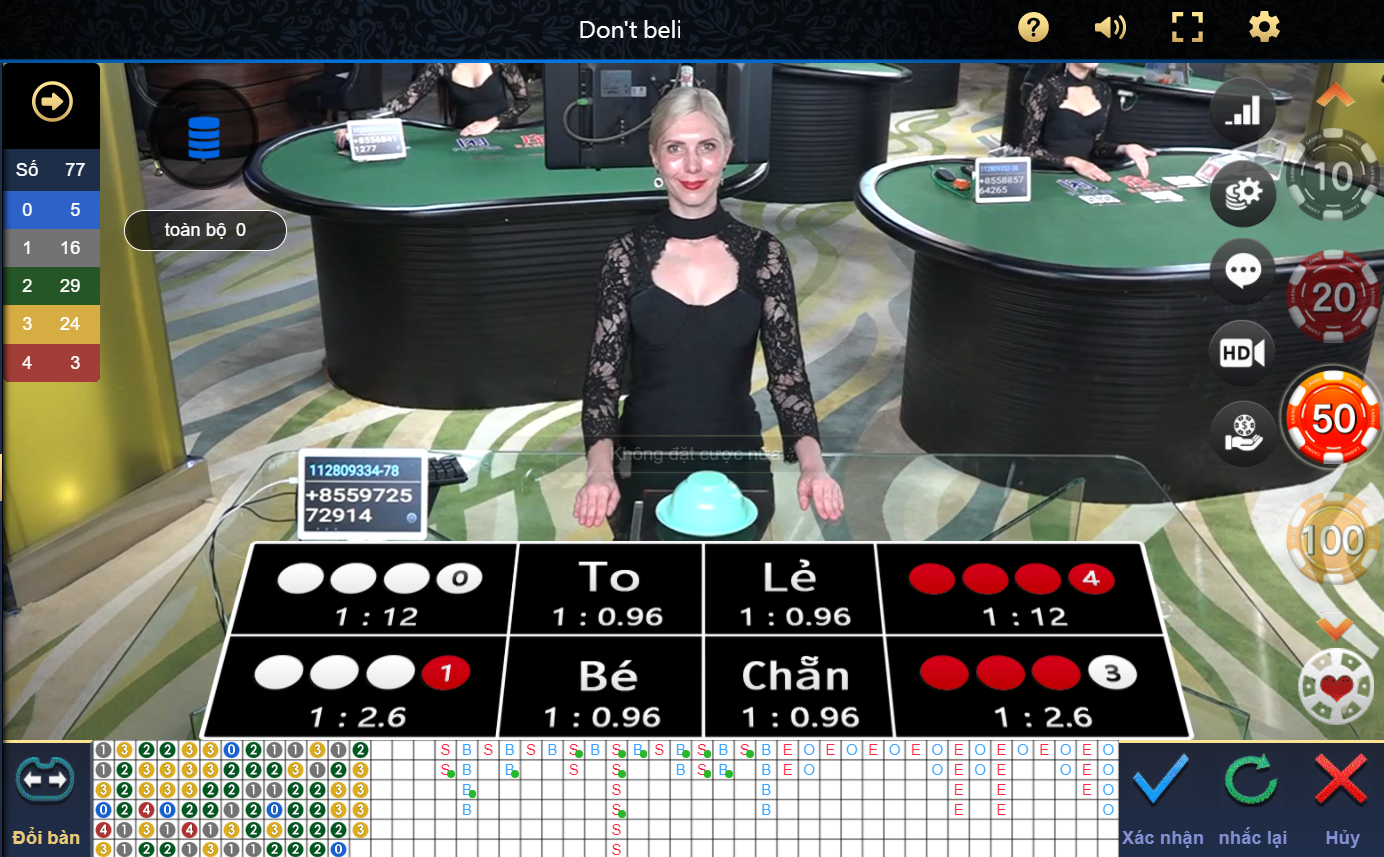
Task: Choose the 50 chip
Action: tap(1333, 418)
